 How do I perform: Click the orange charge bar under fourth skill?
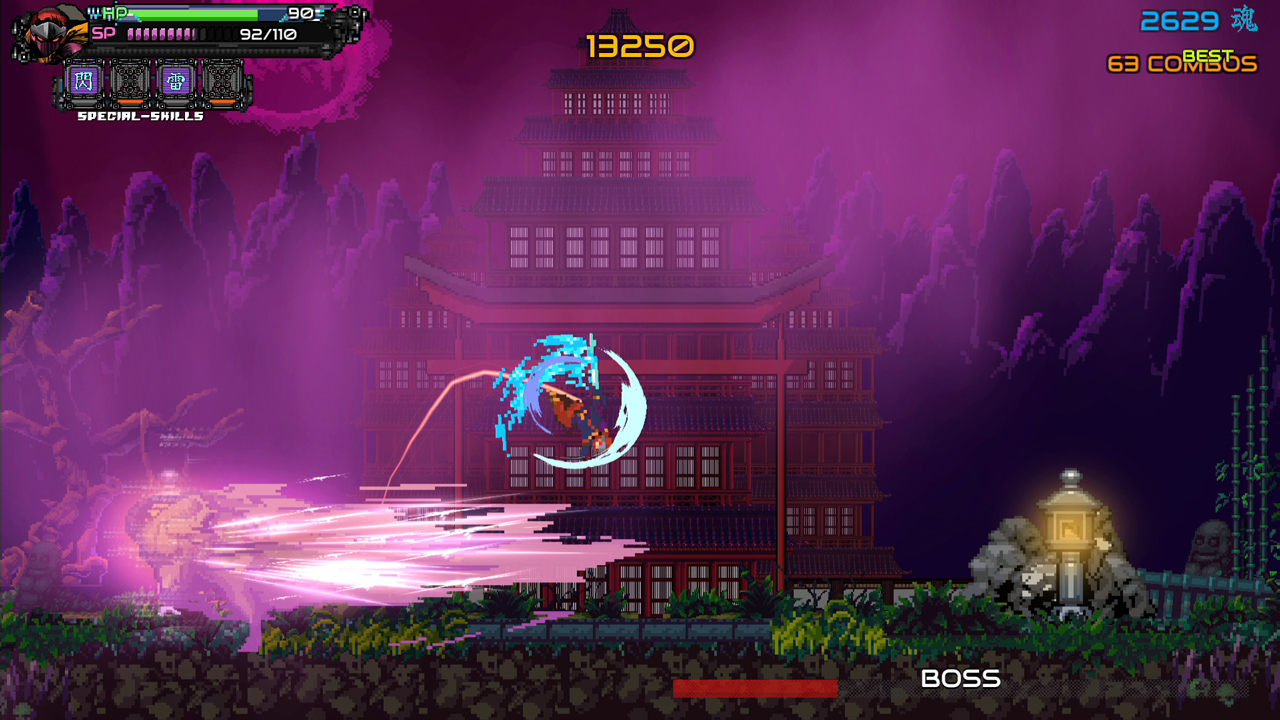coord(222,101)
